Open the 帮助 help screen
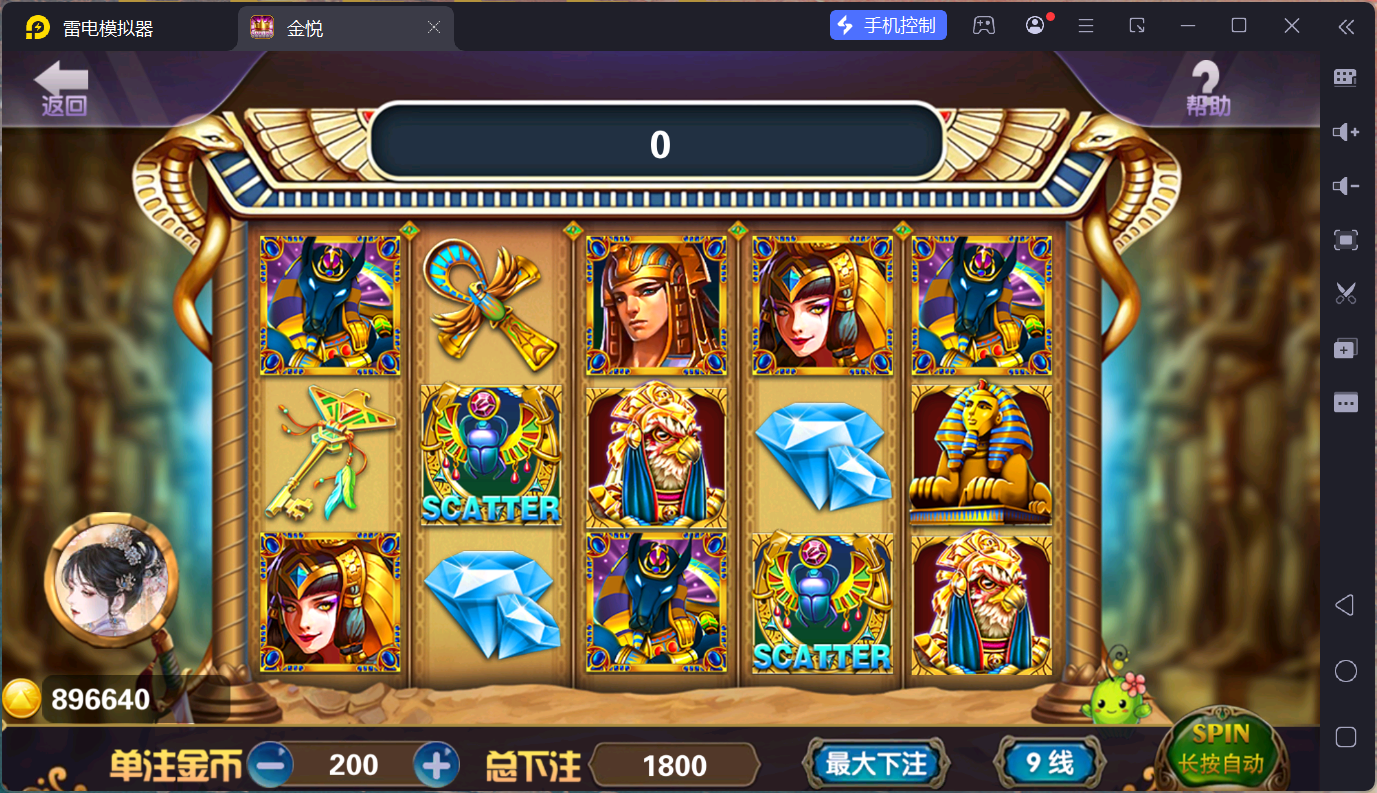The image size is (1377, 793). 1207,90
